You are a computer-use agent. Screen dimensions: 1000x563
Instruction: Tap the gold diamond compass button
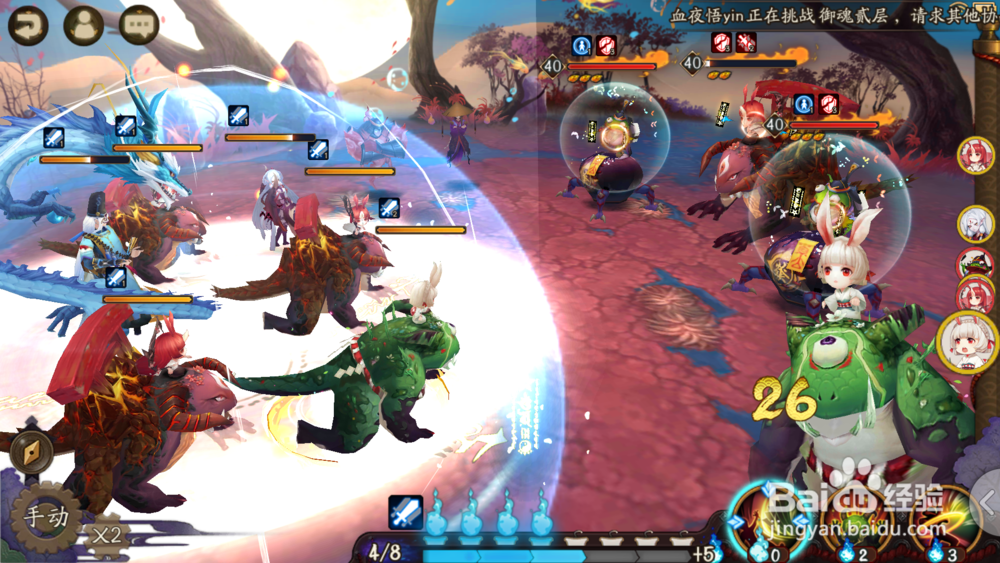click(x=30, y=450)
